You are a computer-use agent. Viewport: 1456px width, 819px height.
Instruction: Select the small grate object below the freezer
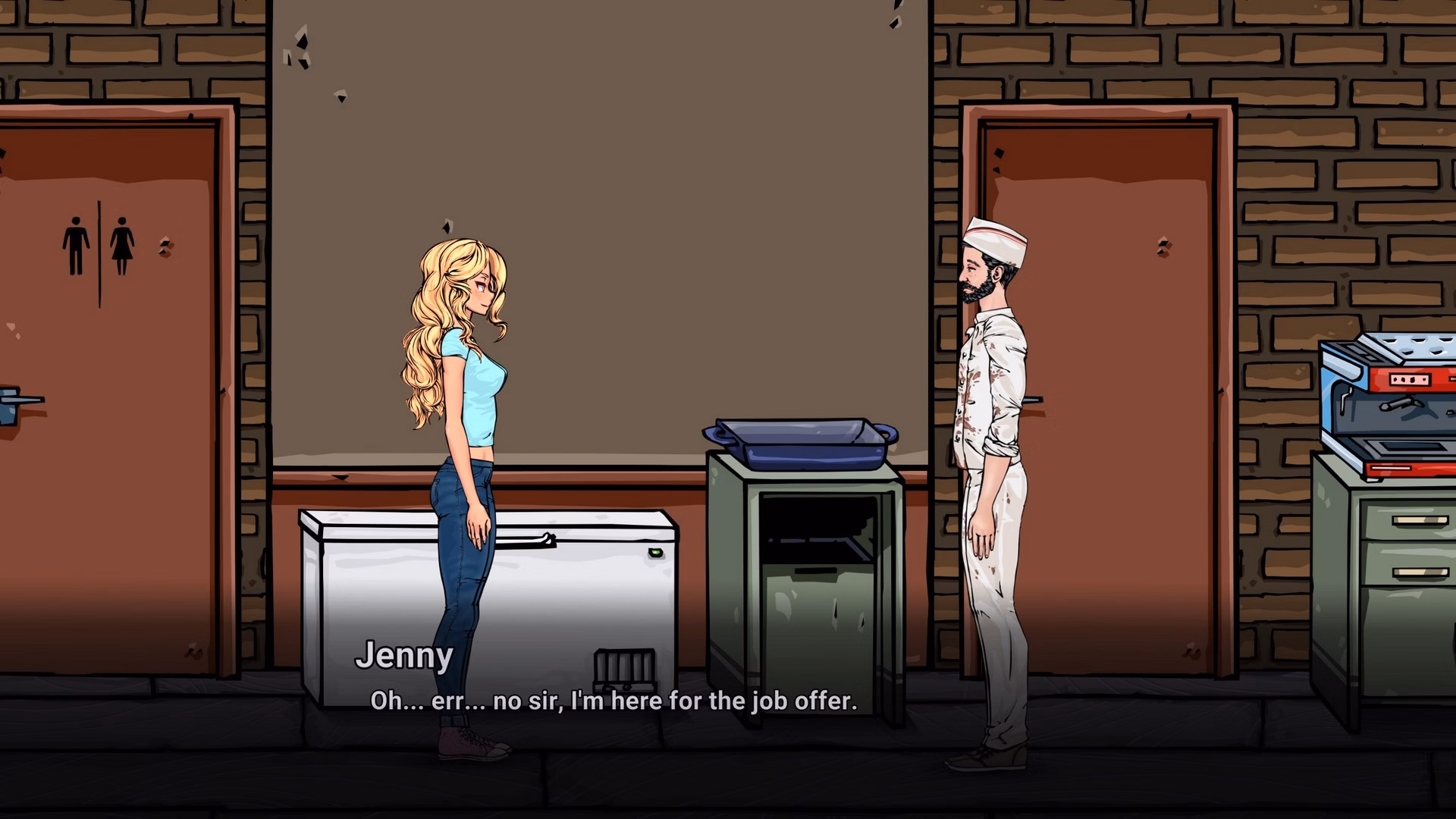coord(624,667)
